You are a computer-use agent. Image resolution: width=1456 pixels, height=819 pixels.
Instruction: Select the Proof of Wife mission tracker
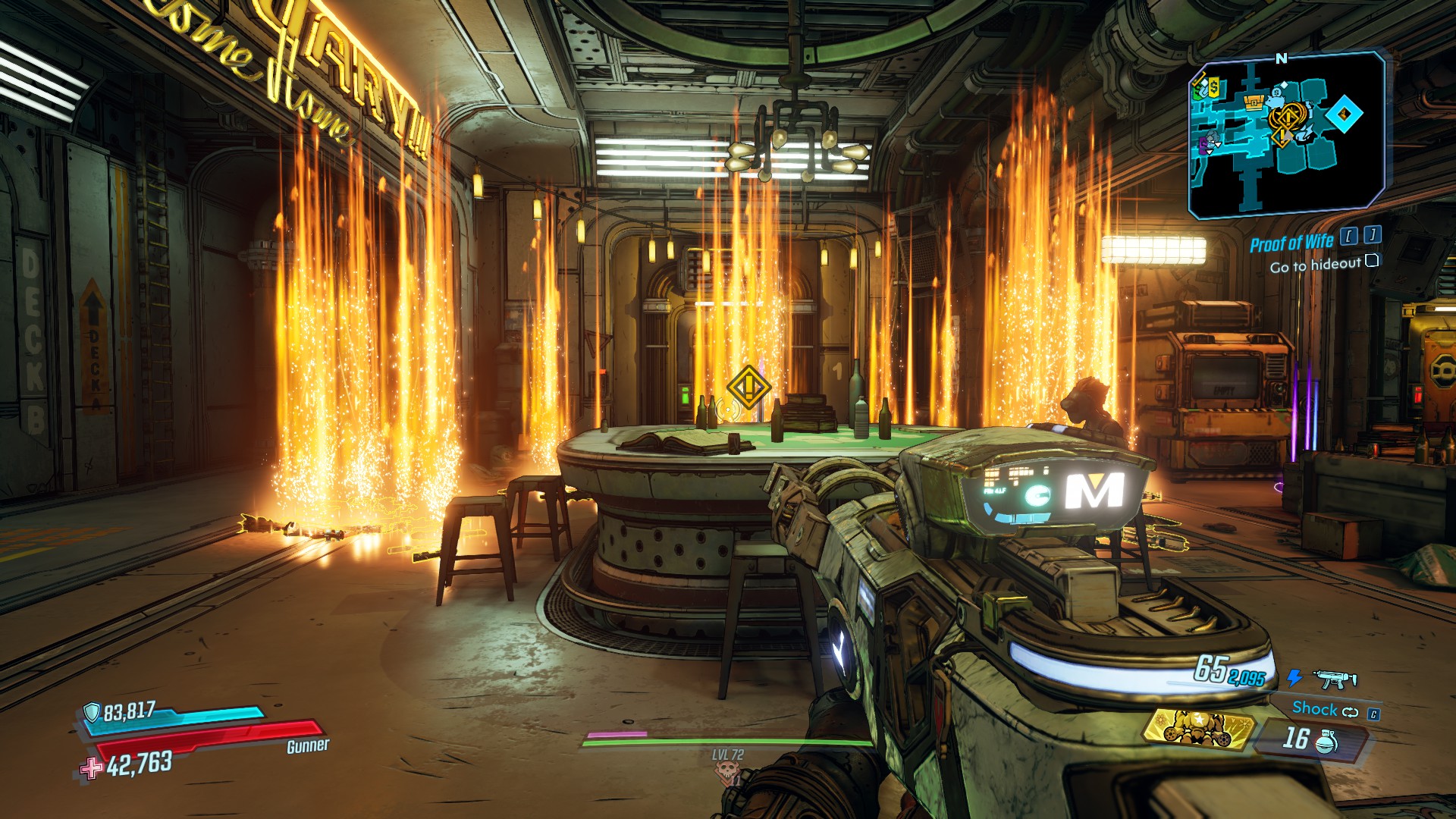click(x=1291, y=243)
